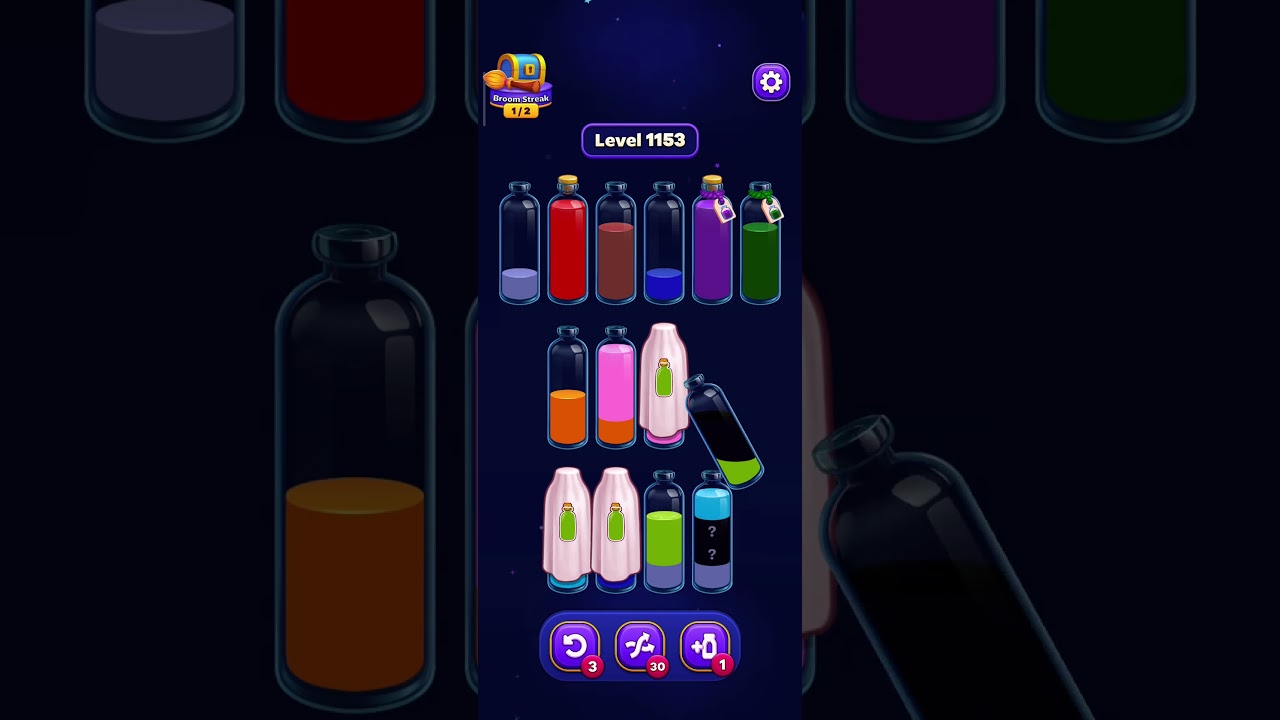The image size is (1280, 720).
Task: Tap the second cloaked bottle in bottom row
Action: 616,530
